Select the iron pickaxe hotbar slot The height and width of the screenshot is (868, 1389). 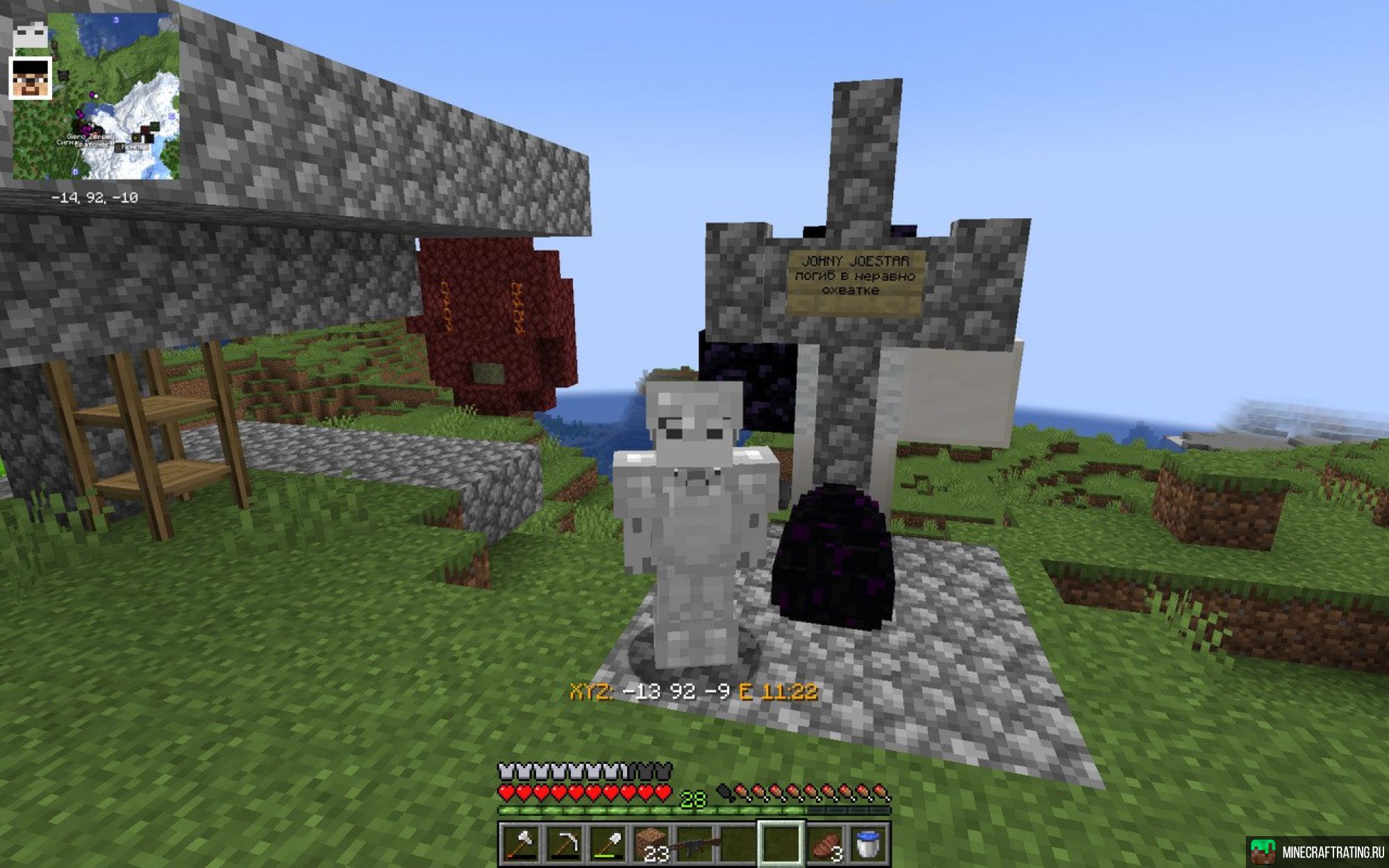pyautogui.click(x=565, y=844)
